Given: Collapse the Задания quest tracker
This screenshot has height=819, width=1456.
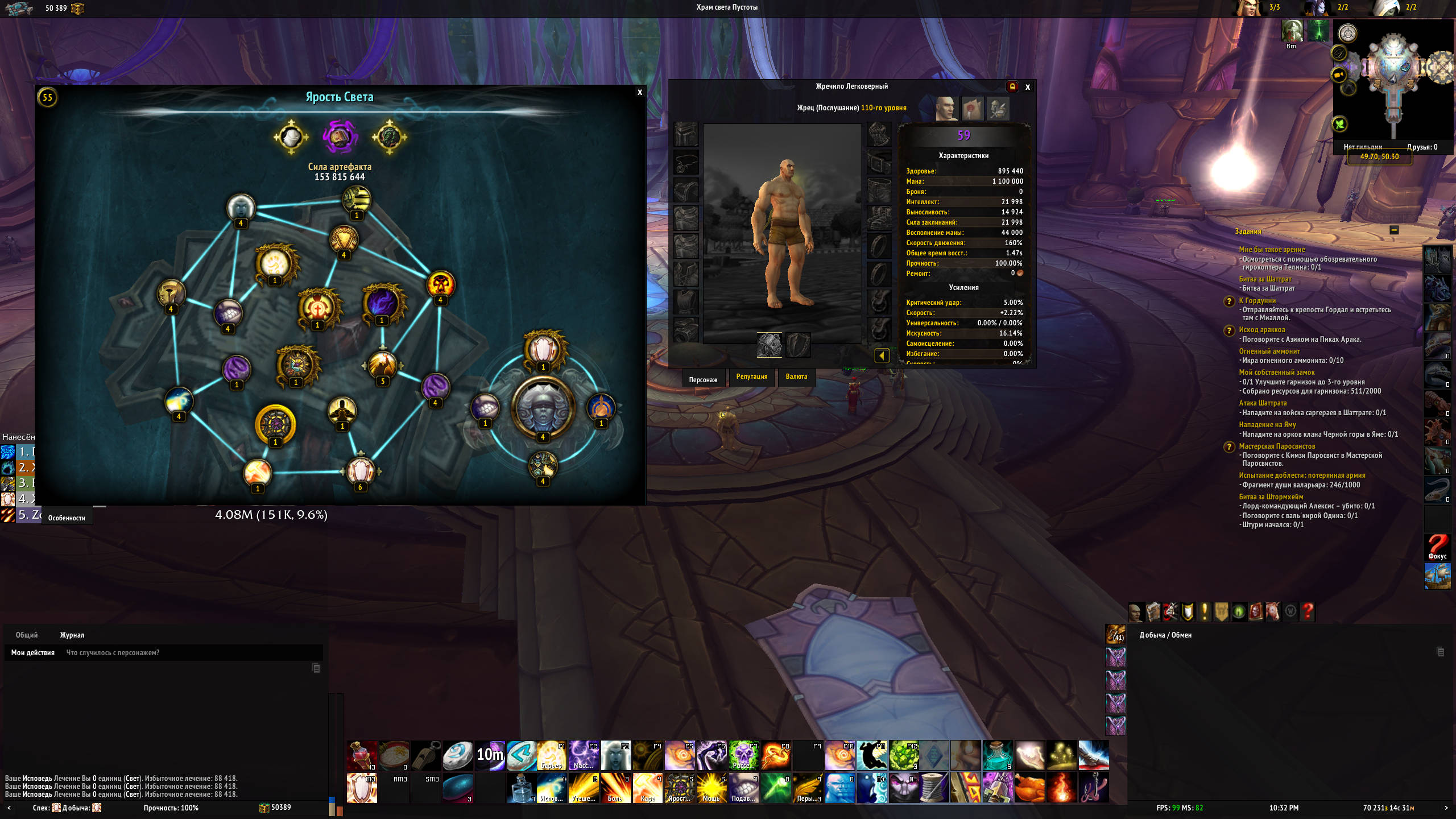Looking at the screenshot, I should pyautogui.click(x=1394, y=230).
